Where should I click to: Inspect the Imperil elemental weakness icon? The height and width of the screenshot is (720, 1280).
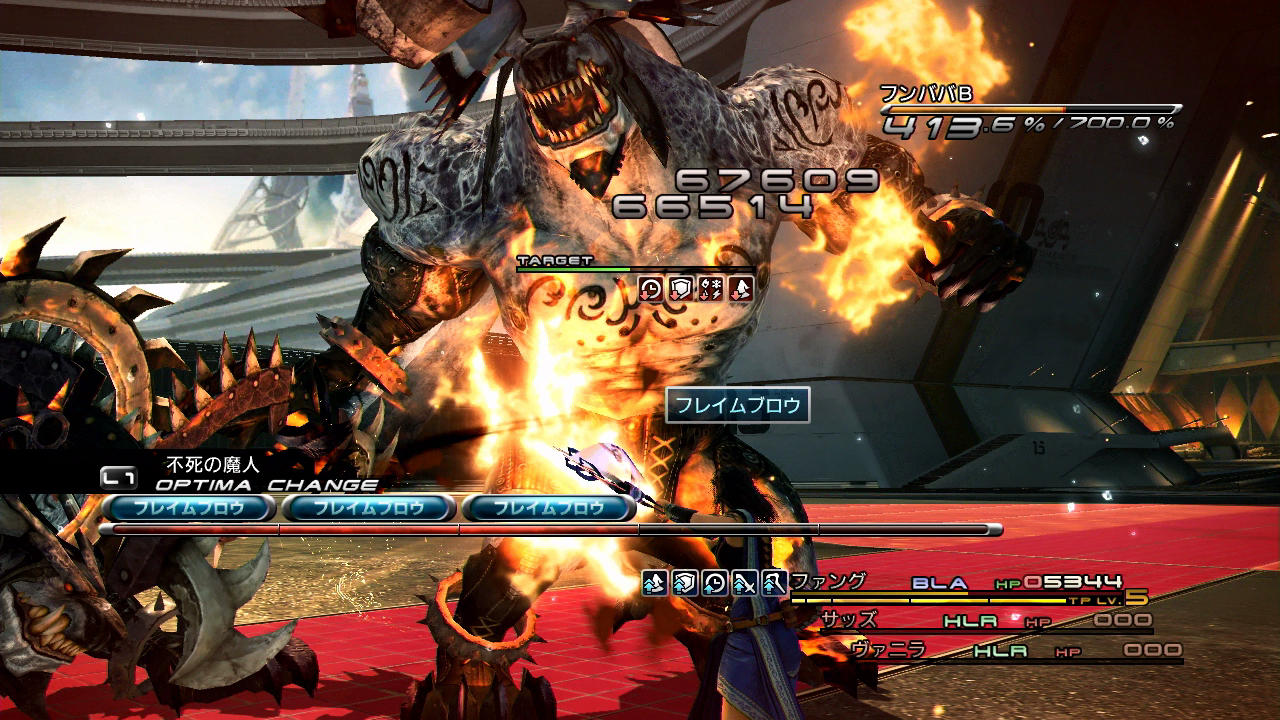[x=711, y=289]
